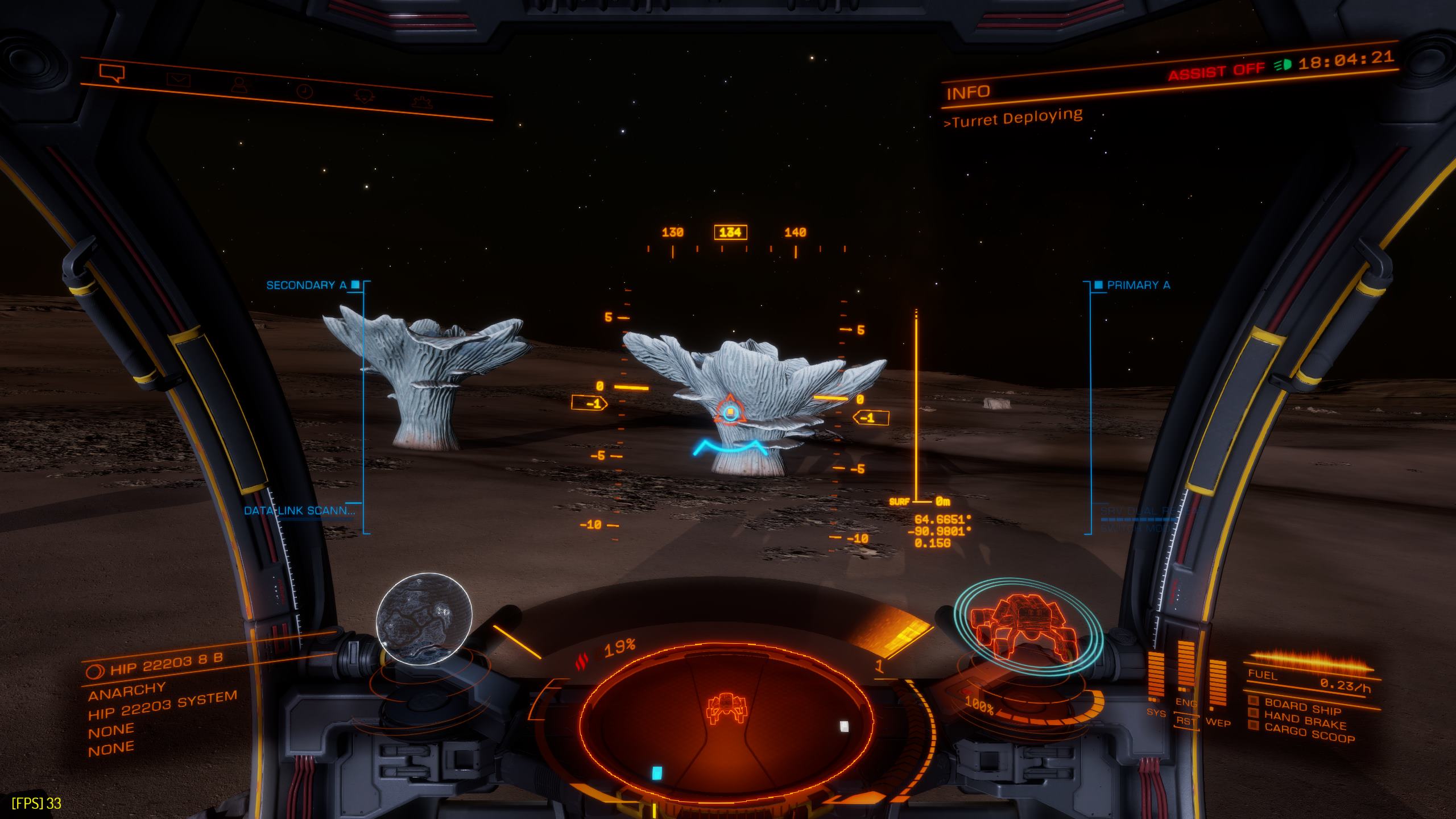Choose the Data Link Scanner entry
The image size is (1456, 819).
click(x=299, y=510)
